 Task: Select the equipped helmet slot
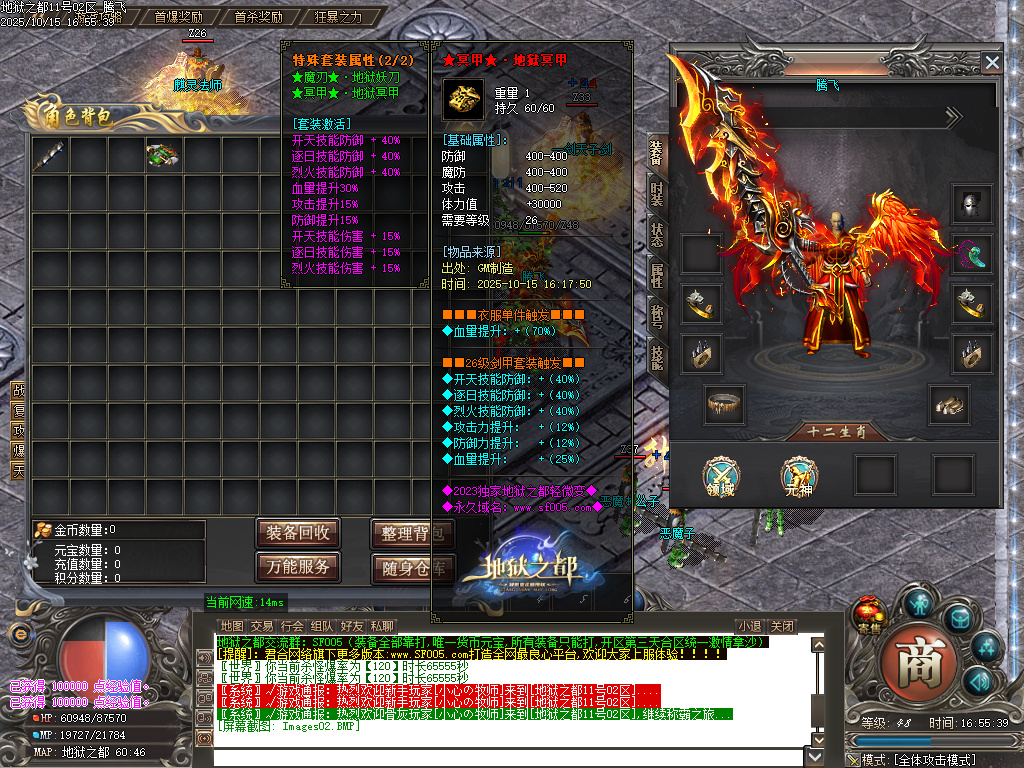point(971,204)
